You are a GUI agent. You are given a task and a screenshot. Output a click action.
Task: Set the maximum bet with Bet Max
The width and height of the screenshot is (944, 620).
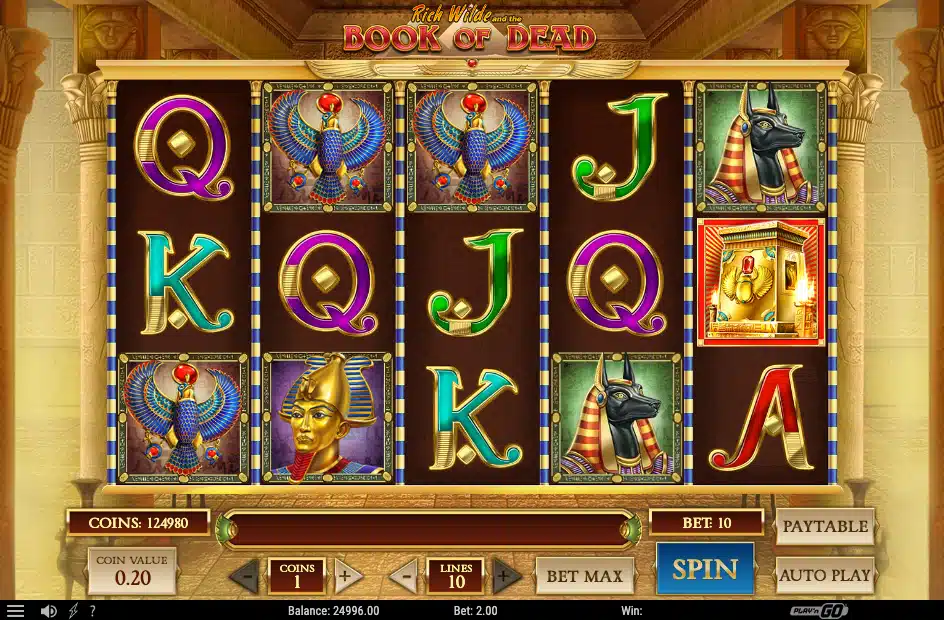pyautogui.click(x=584, y=576)
